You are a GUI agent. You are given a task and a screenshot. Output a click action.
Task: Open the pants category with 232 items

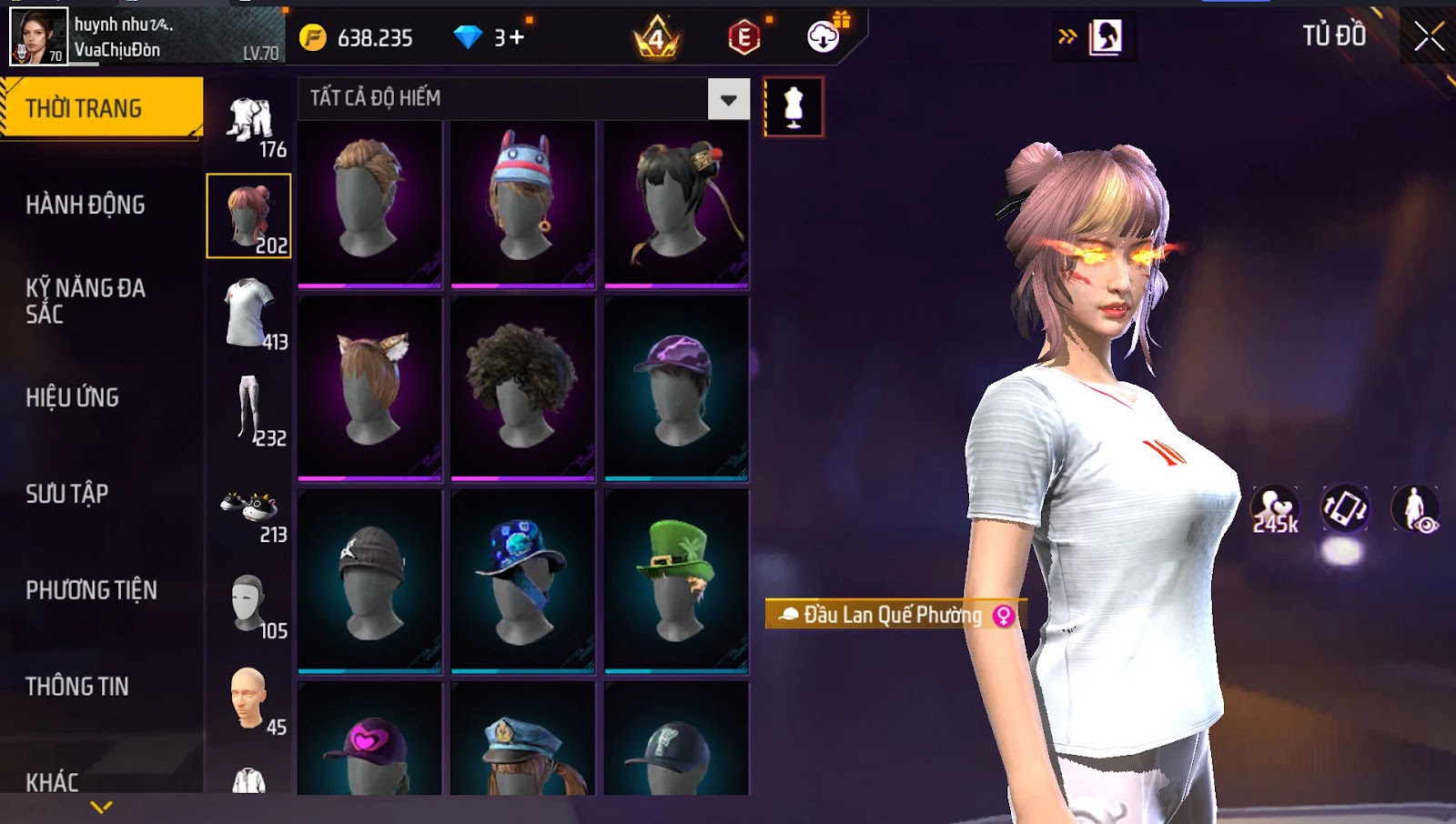click(x=249, y=410)
